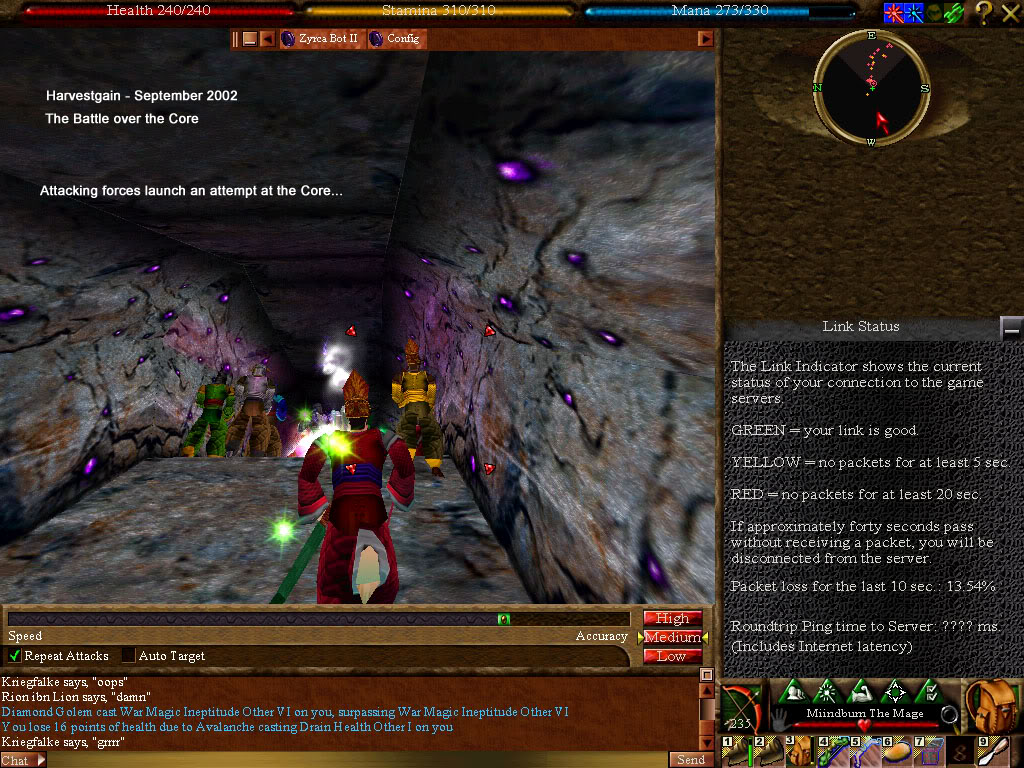Close the game with the X icon
This screenshot has width=1024, height=768.
click(x=1010, y=13)
